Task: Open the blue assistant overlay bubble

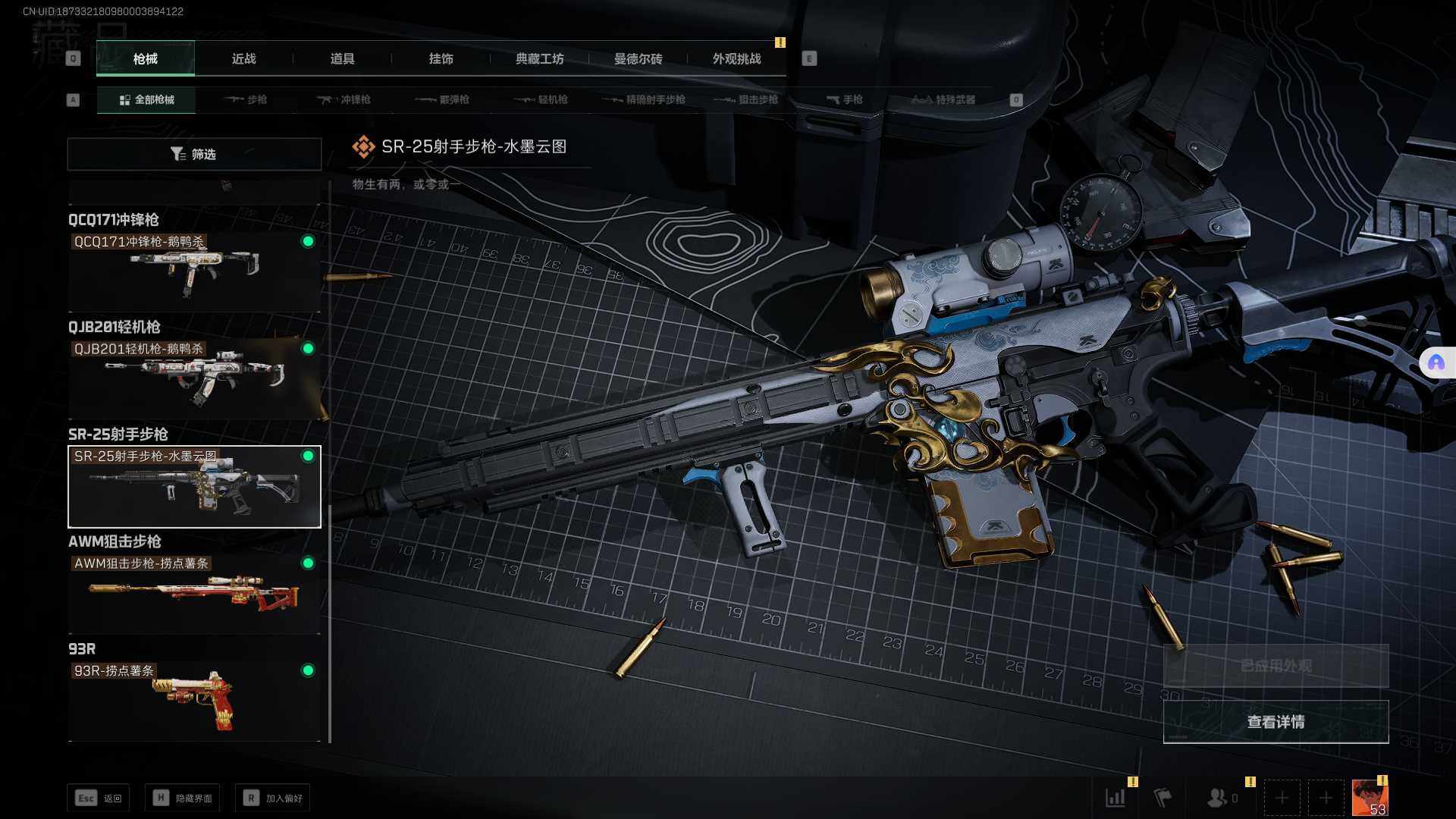Action: click(1436, 363)
